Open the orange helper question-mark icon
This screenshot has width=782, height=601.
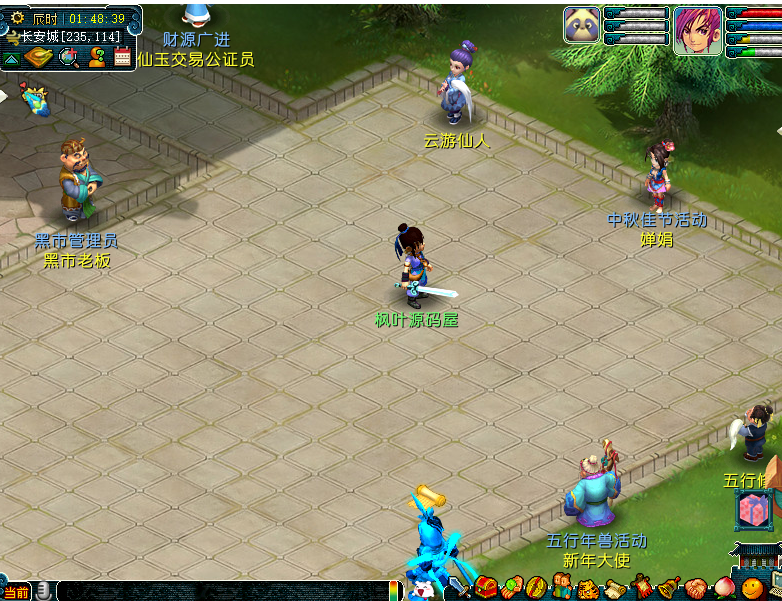[x=97, y=57]
